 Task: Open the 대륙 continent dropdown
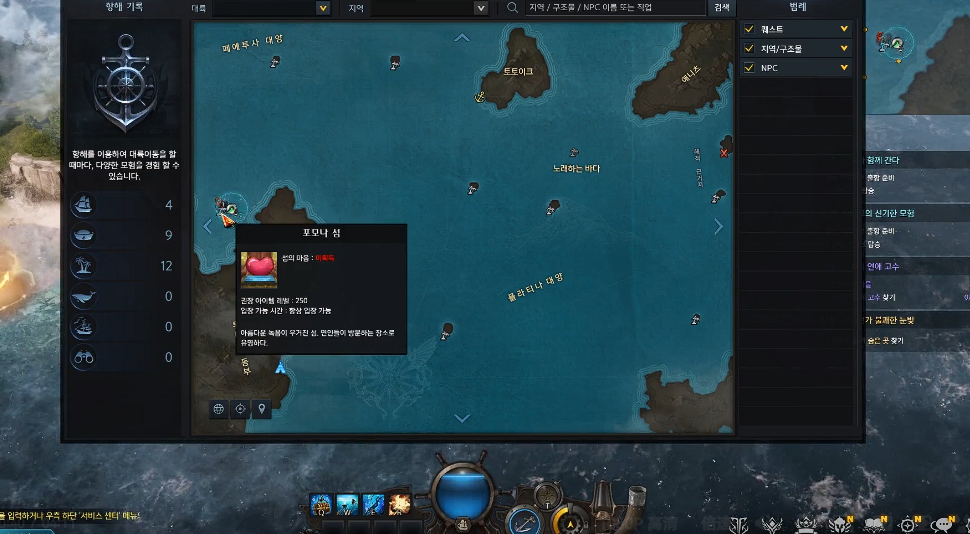[323, 8]
